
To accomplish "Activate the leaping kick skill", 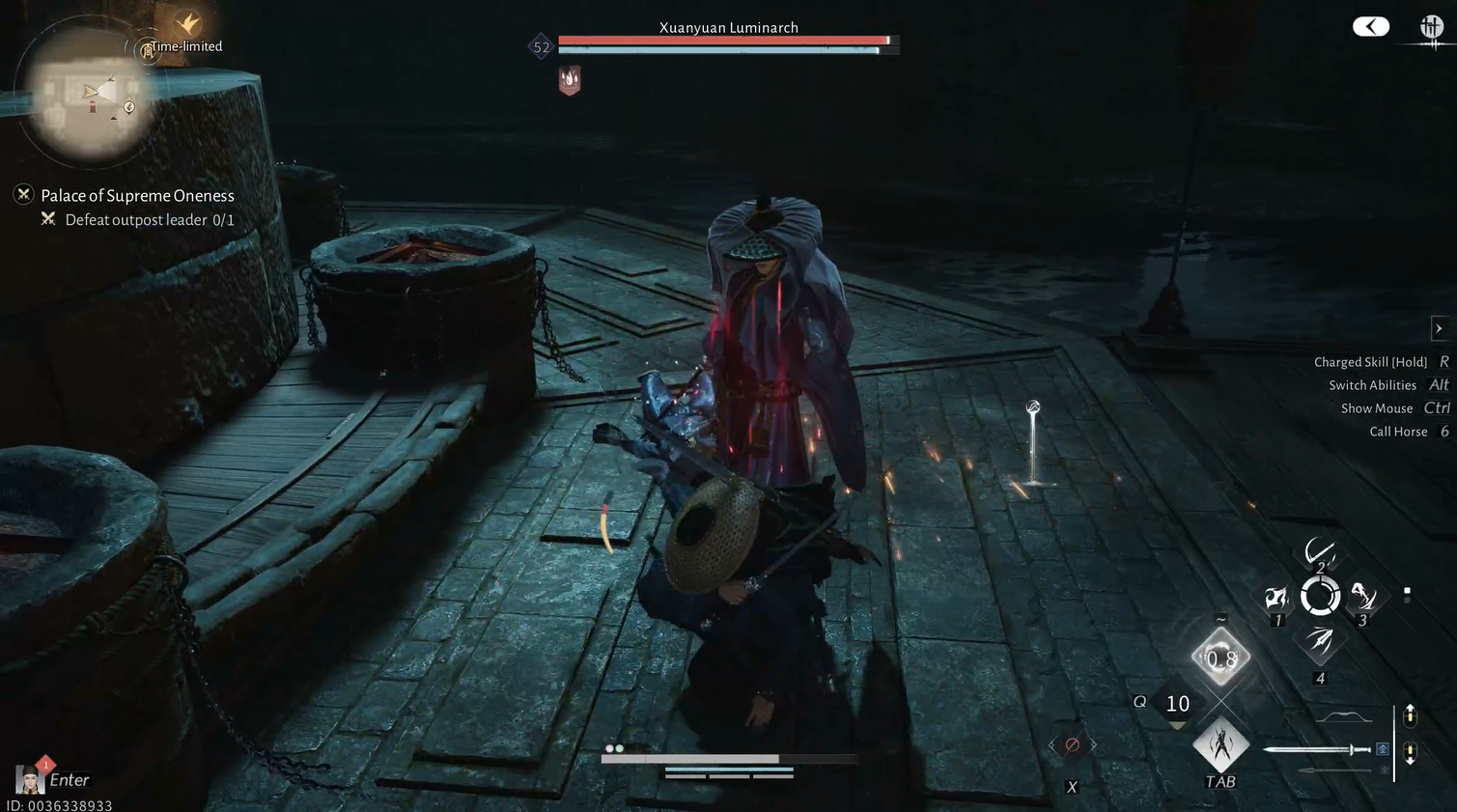I will pos(1362,598).
